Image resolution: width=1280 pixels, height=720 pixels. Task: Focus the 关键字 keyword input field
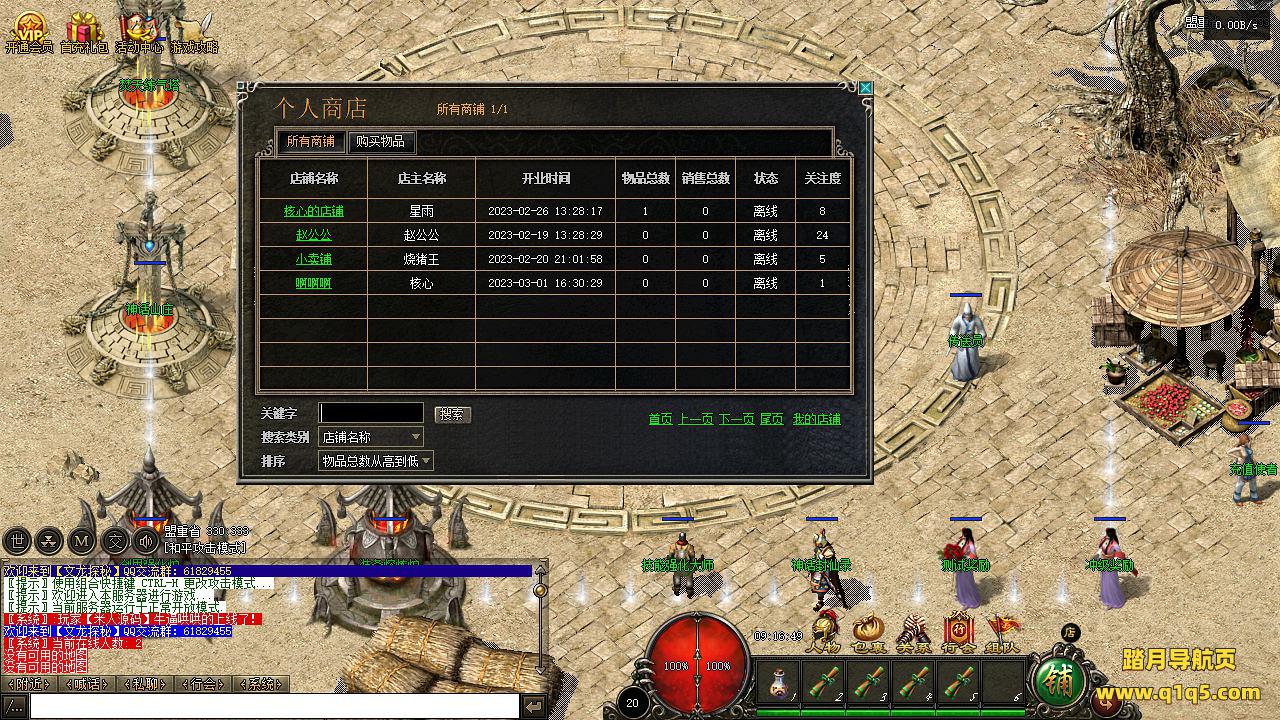371,413
